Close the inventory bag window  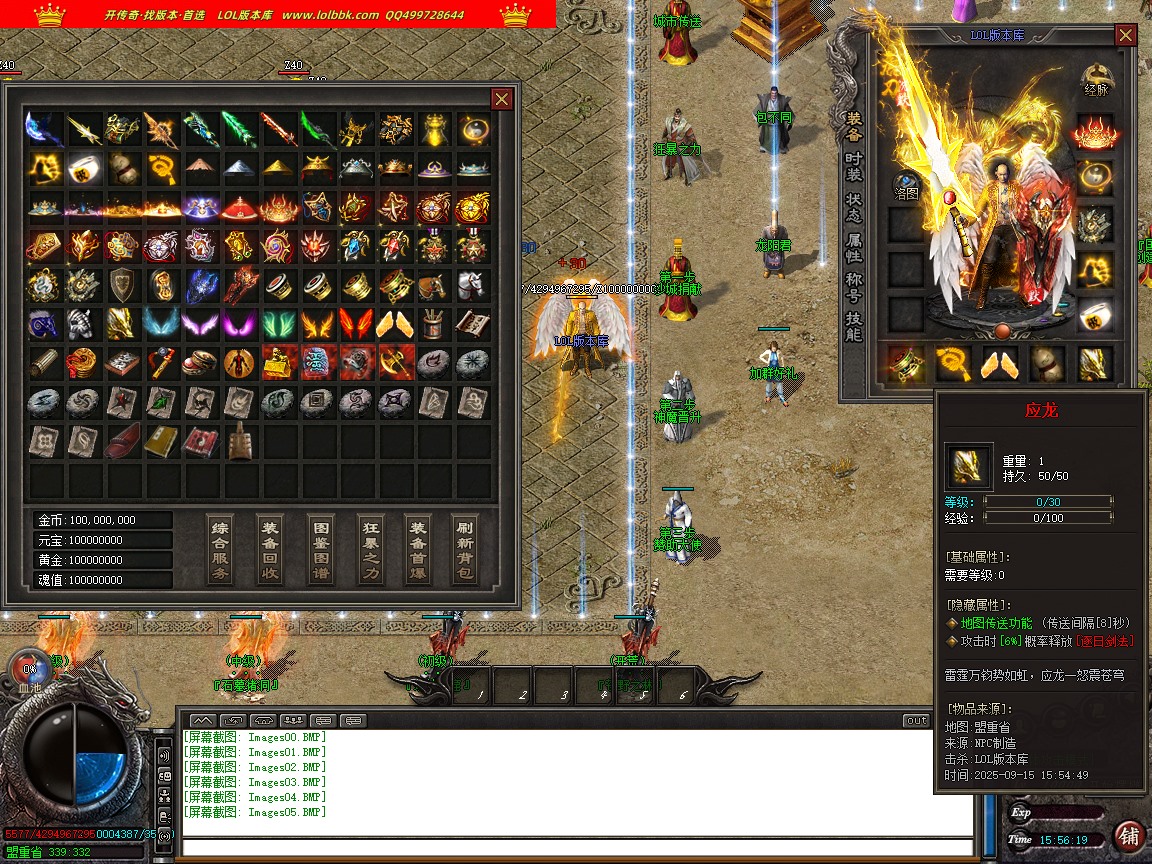(x=502, y=98)
